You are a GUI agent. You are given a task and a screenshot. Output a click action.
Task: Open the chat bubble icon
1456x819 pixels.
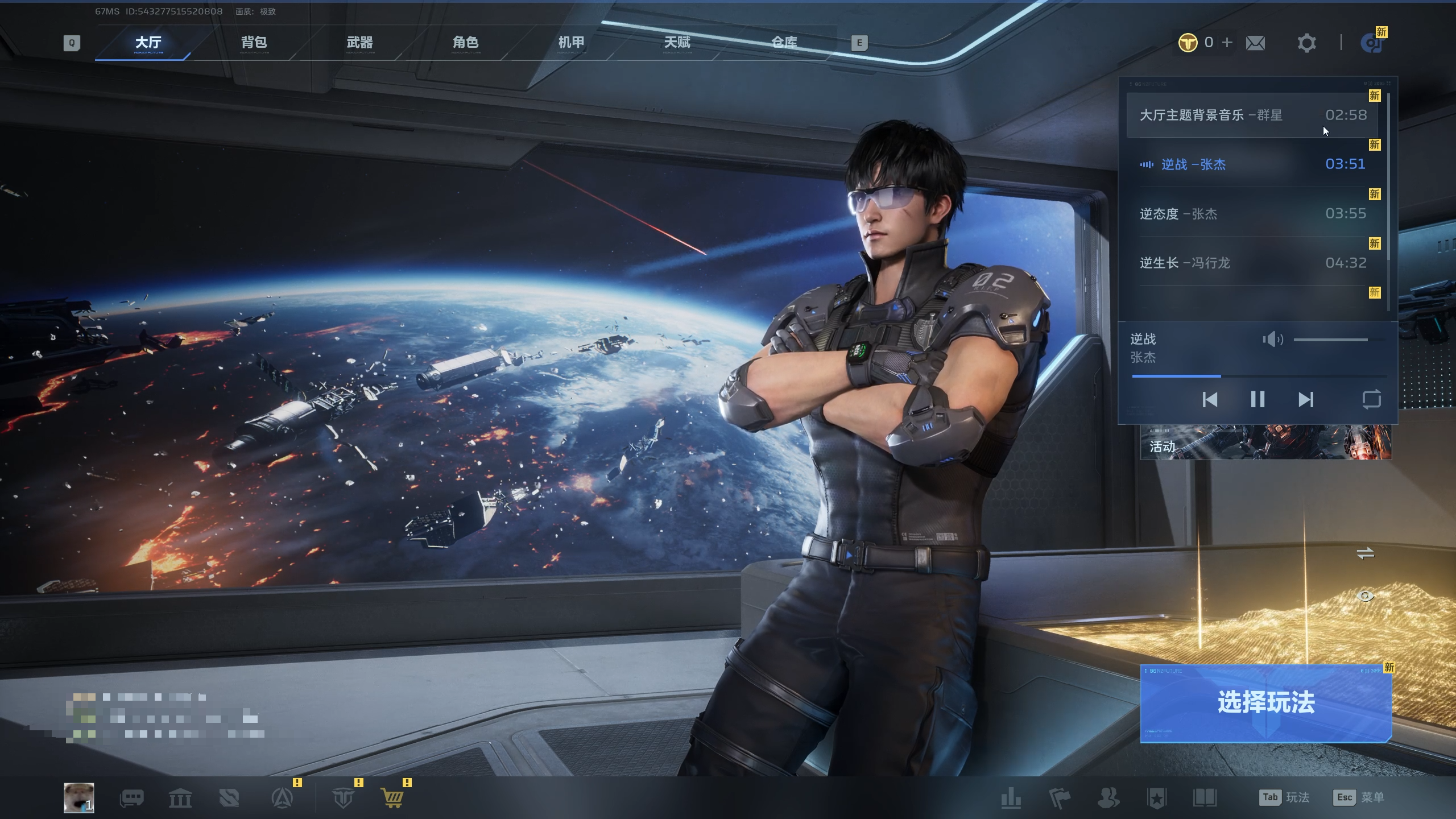[x=131, y=798]
